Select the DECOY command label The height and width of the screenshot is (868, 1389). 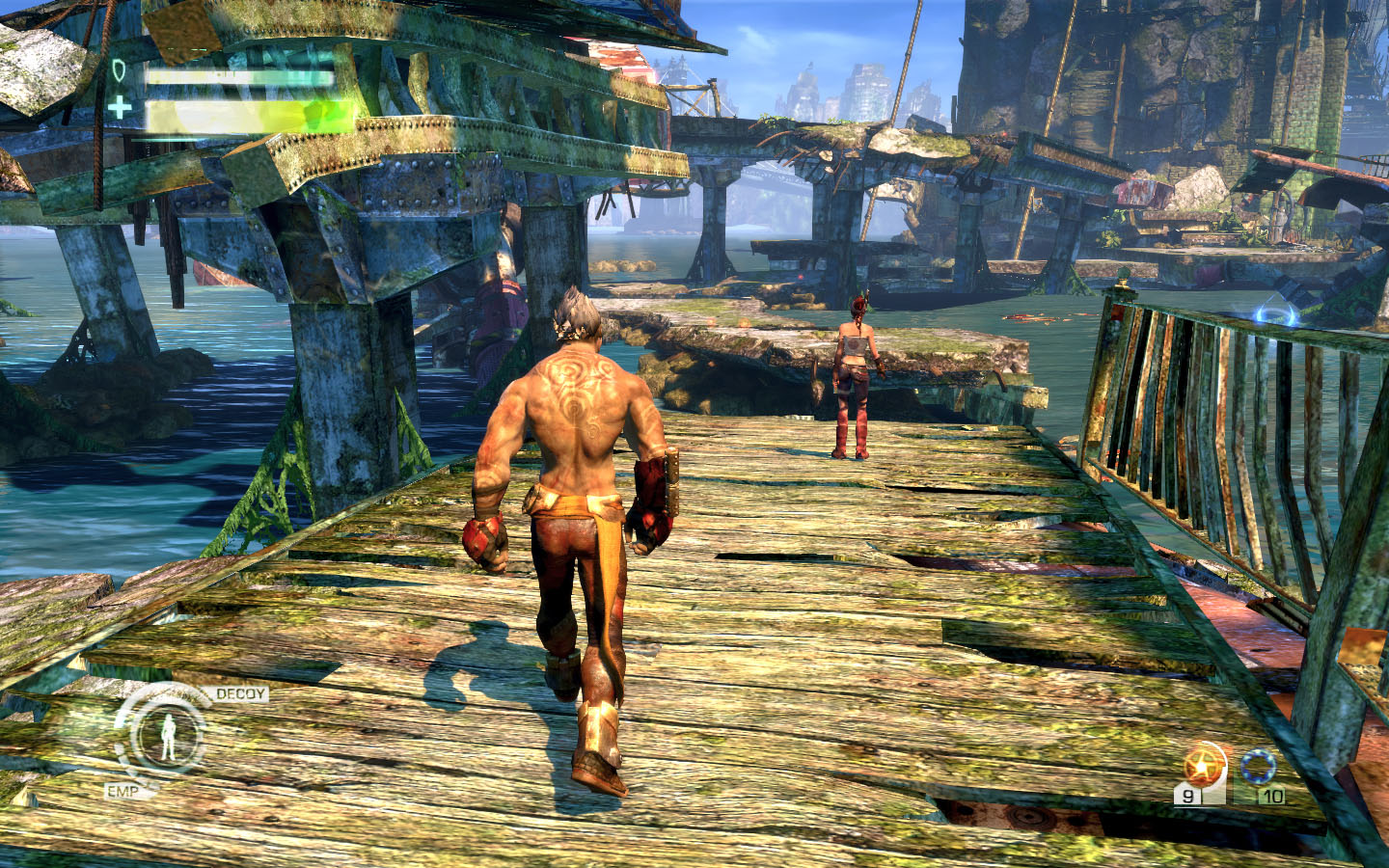click(240, 693)
